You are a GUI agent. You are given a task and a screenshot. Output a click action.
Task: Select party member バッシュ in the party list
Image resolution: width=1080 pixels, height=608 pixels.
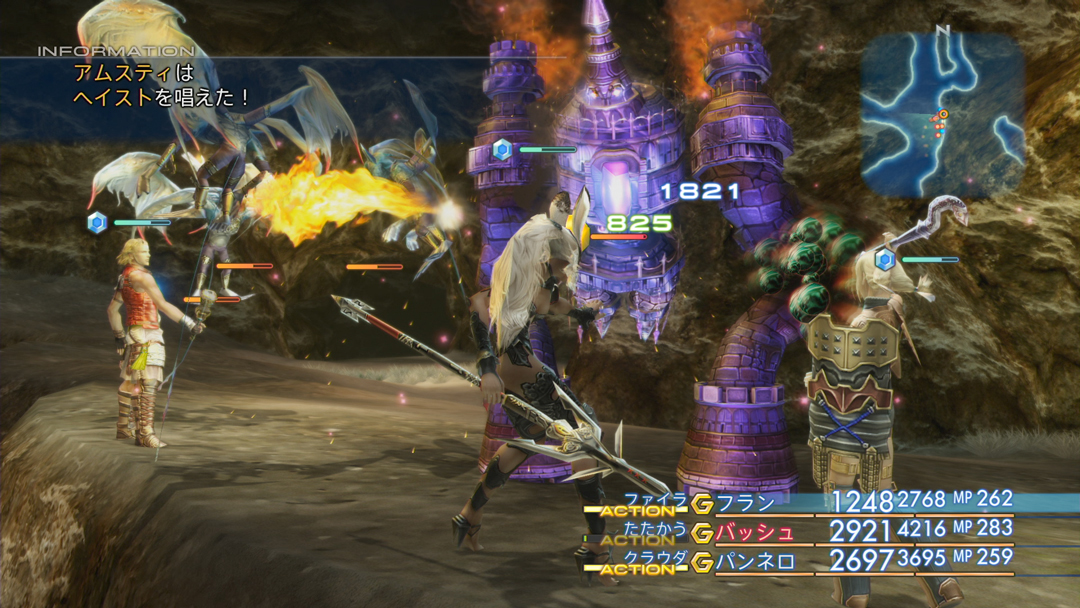point(756,532)
